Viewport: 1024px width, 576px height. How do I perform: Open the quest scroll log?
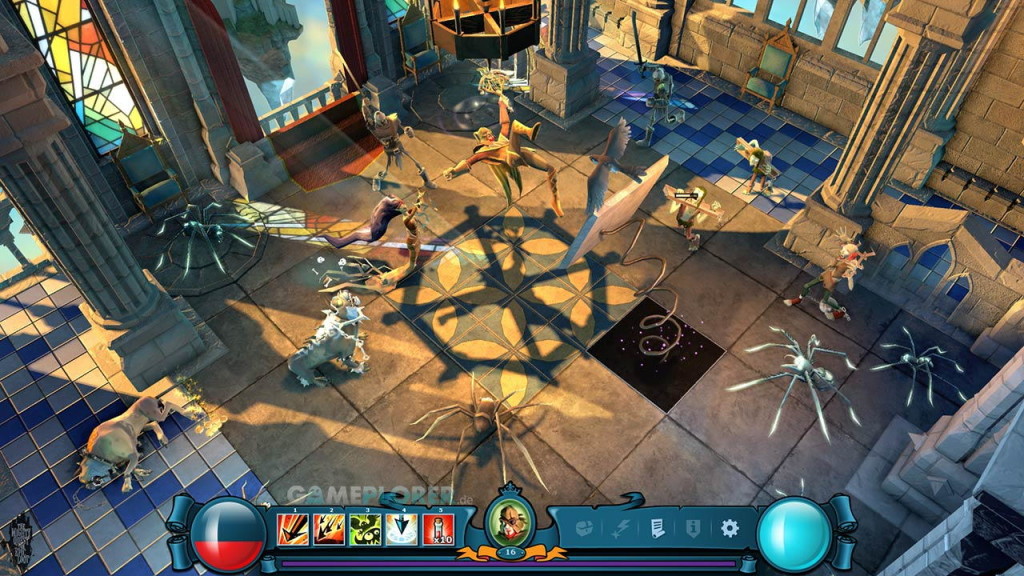[657, 528]
